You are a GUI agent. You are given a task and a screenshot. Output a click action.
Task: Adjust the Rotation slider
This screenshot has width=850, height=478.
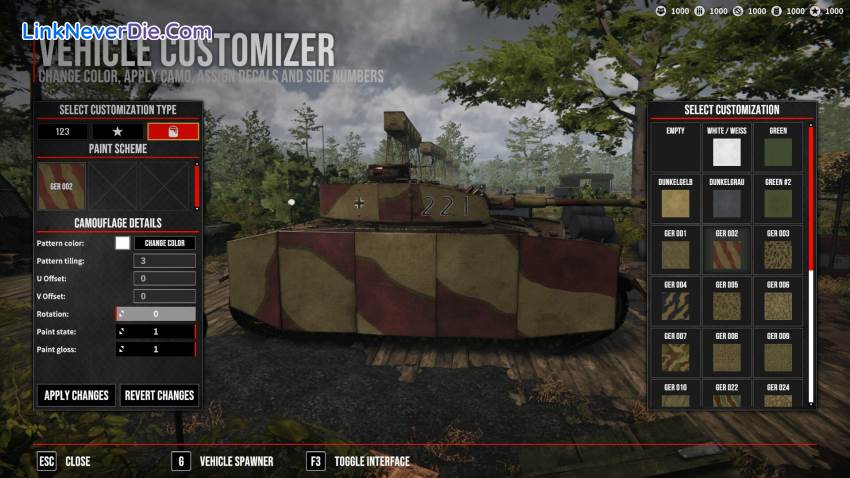coord(156,314)
